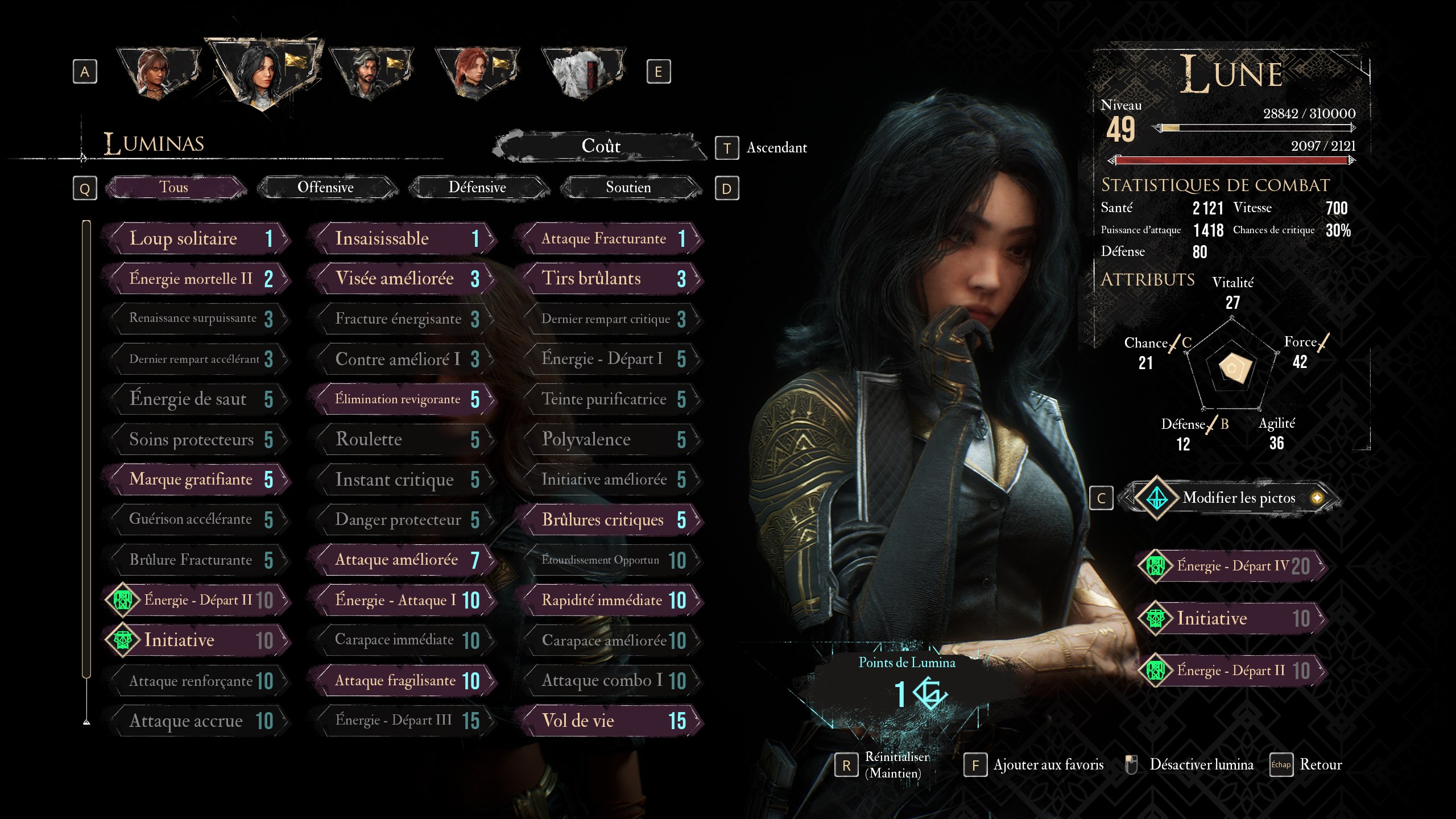Deactivate the Brûlures critiques lumina
The height and width of the screenshot is (819, 1456).
(609, 520)
